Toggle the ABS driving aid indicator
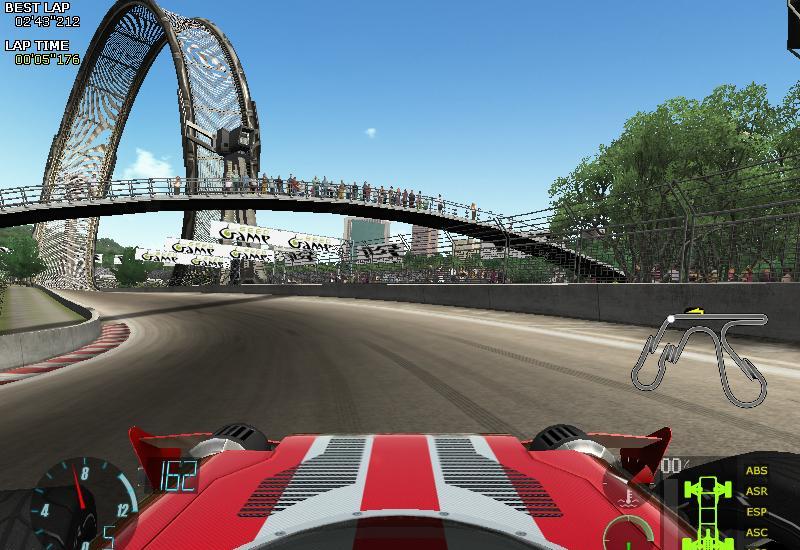This screenshot has width=800, height=550. pyautogui.click(x=757, y=471)
